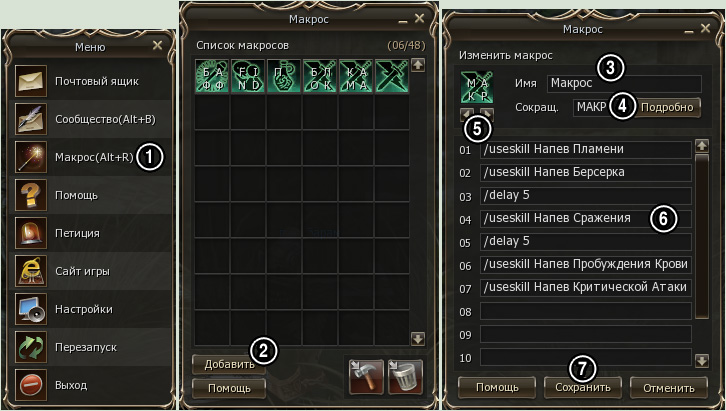Select Перезапуск to restart
This screenshot has height=411, width=726.
pyautogui.click(x=85, y=347)
